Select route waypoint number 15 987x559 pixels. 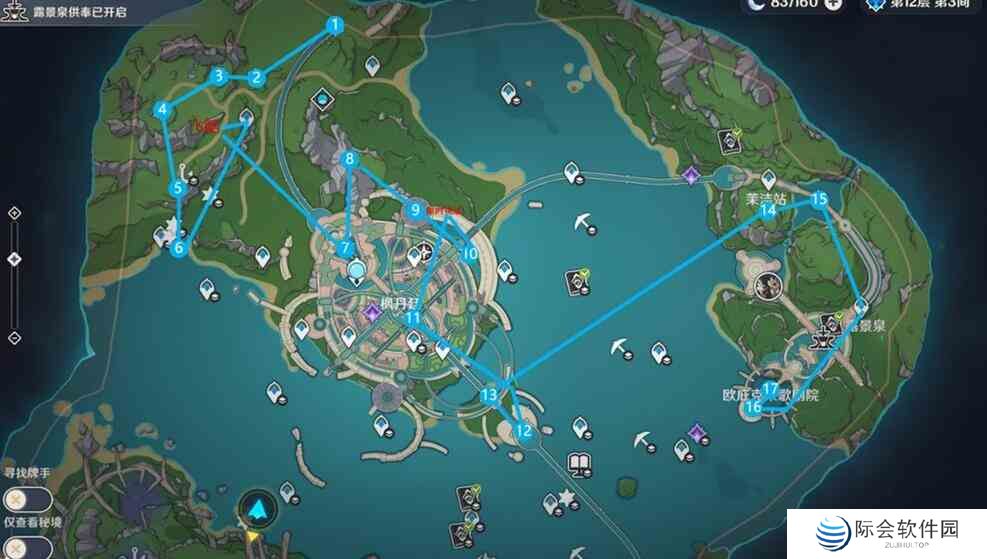819,199
